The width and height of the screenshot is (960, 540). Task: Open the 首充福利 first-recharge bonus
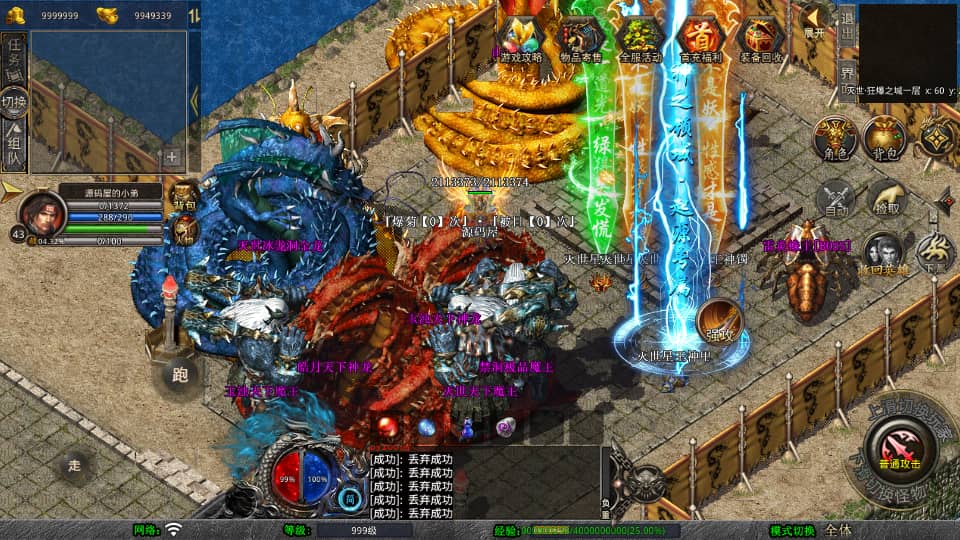[700, 39]
